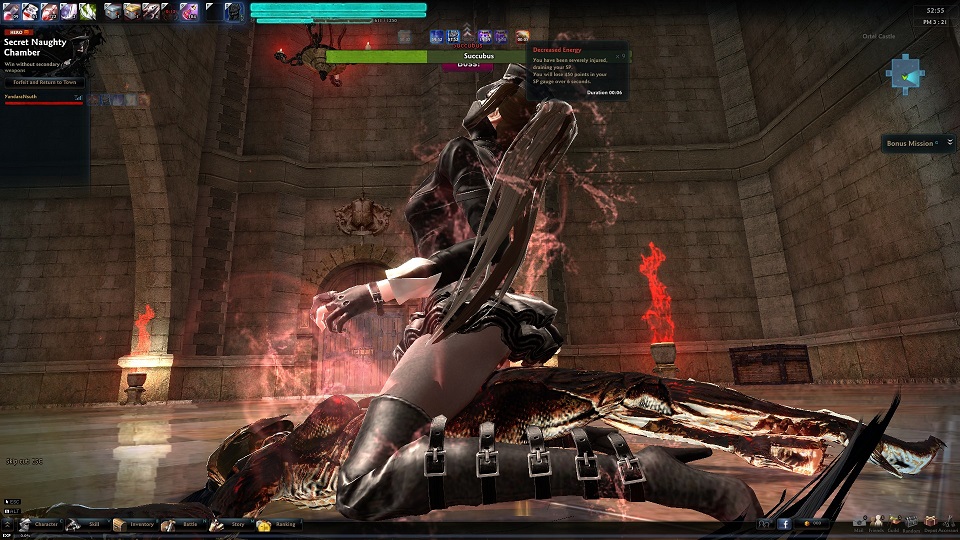
Task: Open the Friends list
Action: tap(877, 521)
